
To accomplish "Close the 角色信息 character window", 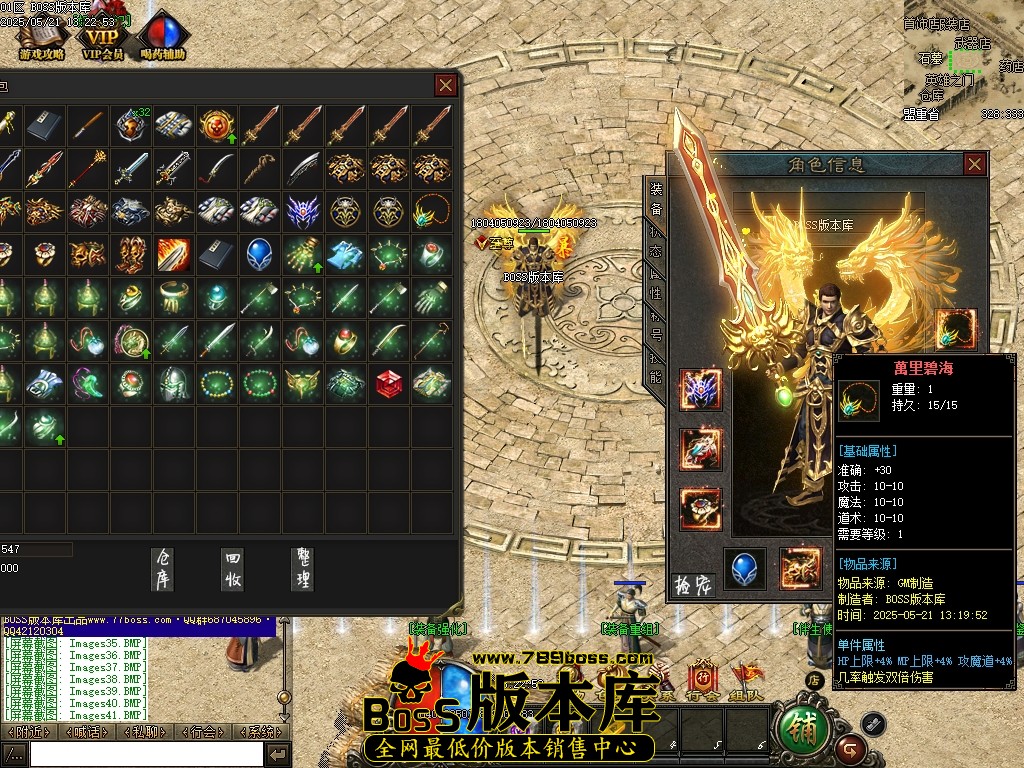I will pos(975,164).
